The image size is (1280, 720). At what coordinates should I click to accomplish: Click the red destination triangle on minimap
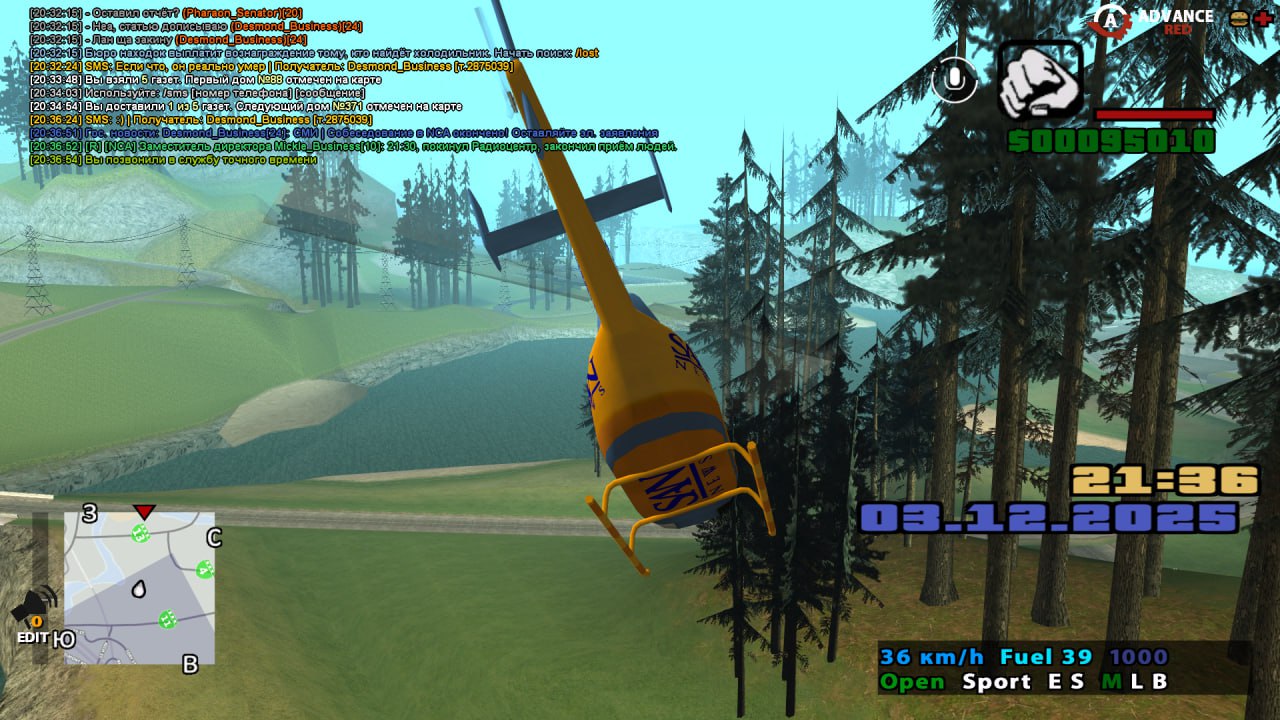(144, 512)
